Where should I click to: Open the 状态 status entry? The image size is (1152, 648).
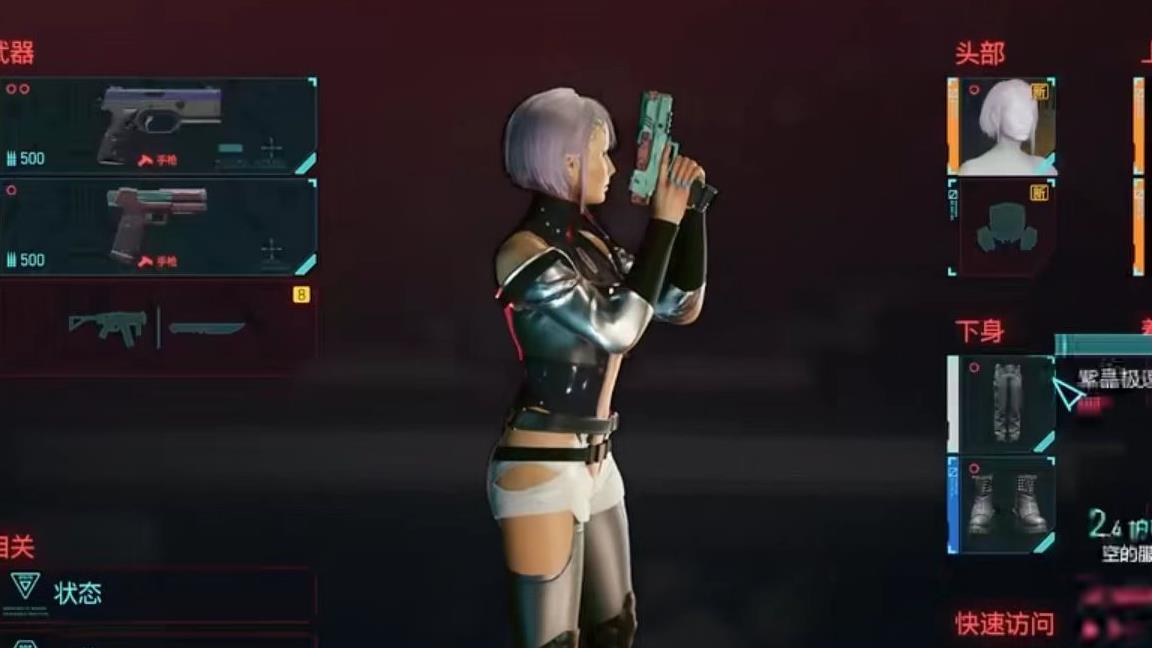[x=158, y=593]
